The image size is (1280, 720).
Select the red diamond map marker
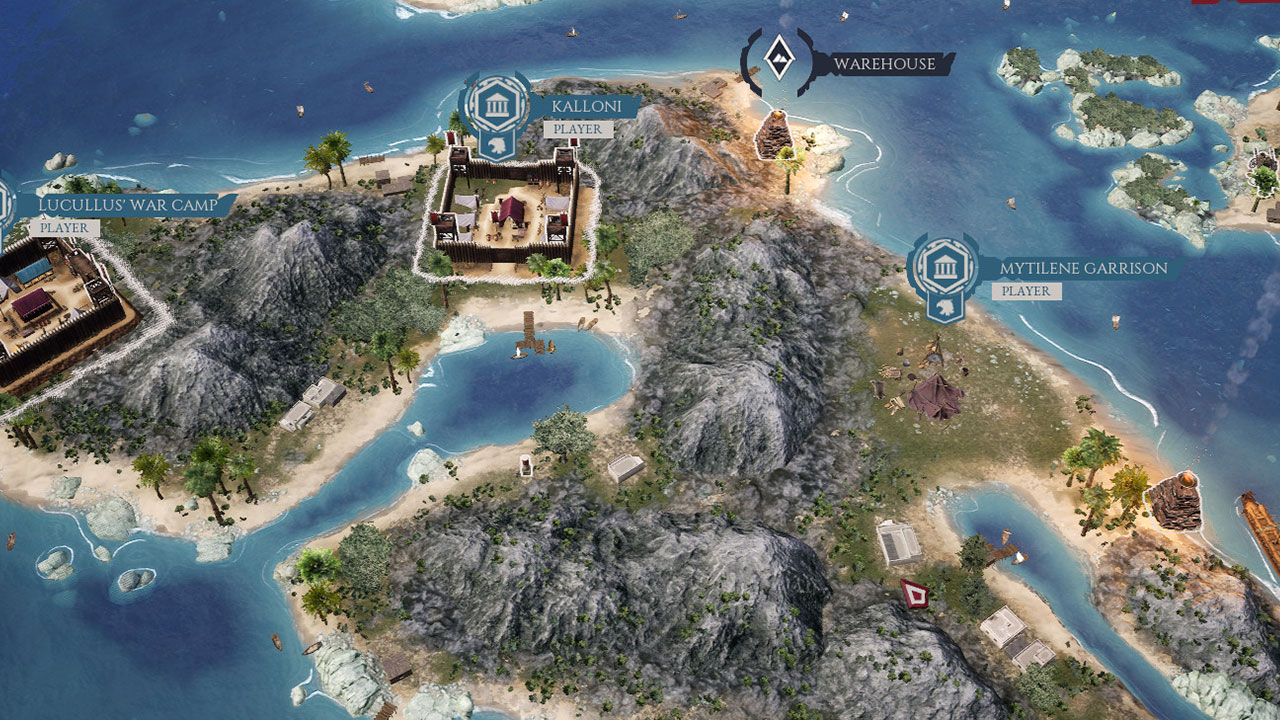point(913,594)
